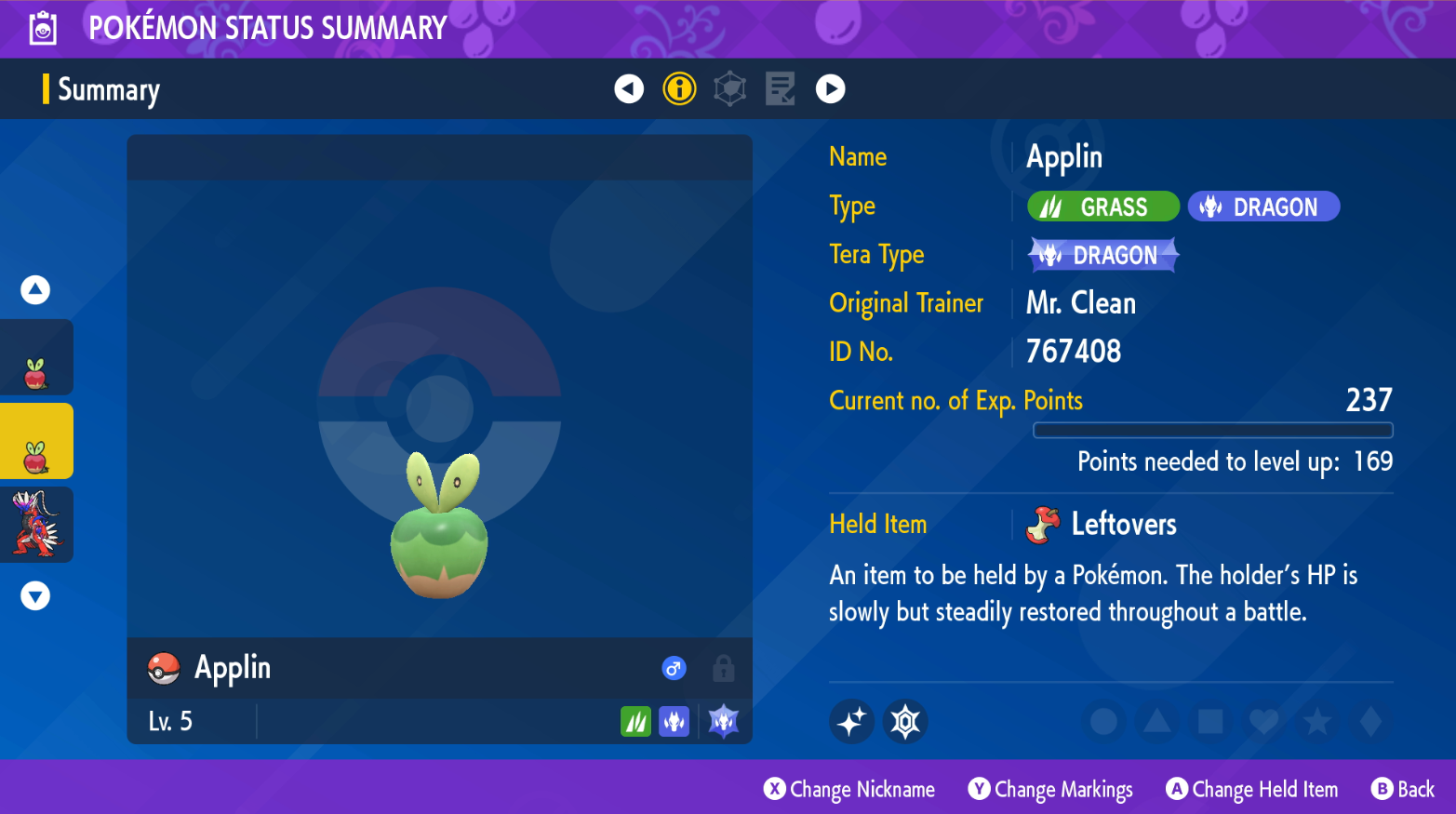Click the lock icon on Applin's portrait

723,668
